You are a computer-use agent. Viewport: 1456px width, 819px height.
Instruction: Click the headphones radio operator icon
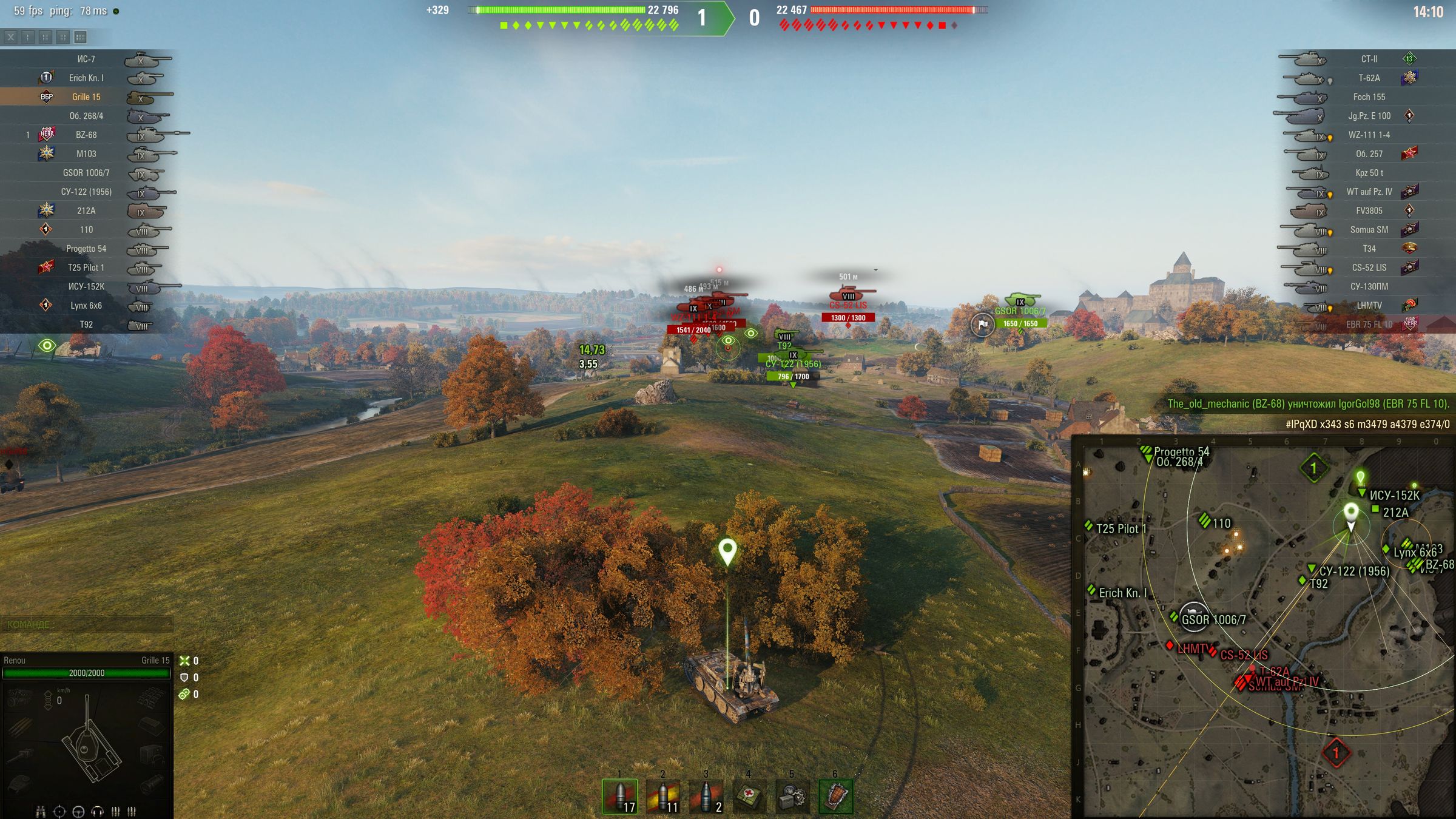click(x=97, y=811)
